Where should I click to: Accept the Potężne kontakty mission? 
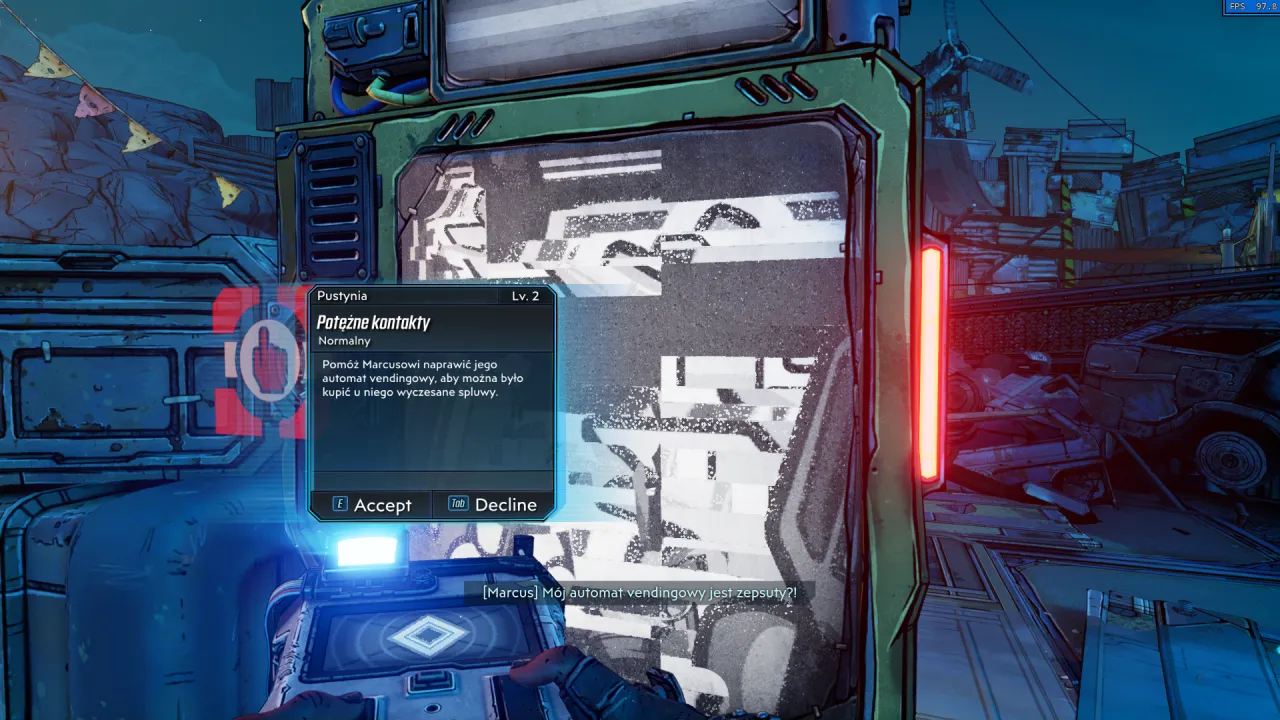click(x=372, y=505)
